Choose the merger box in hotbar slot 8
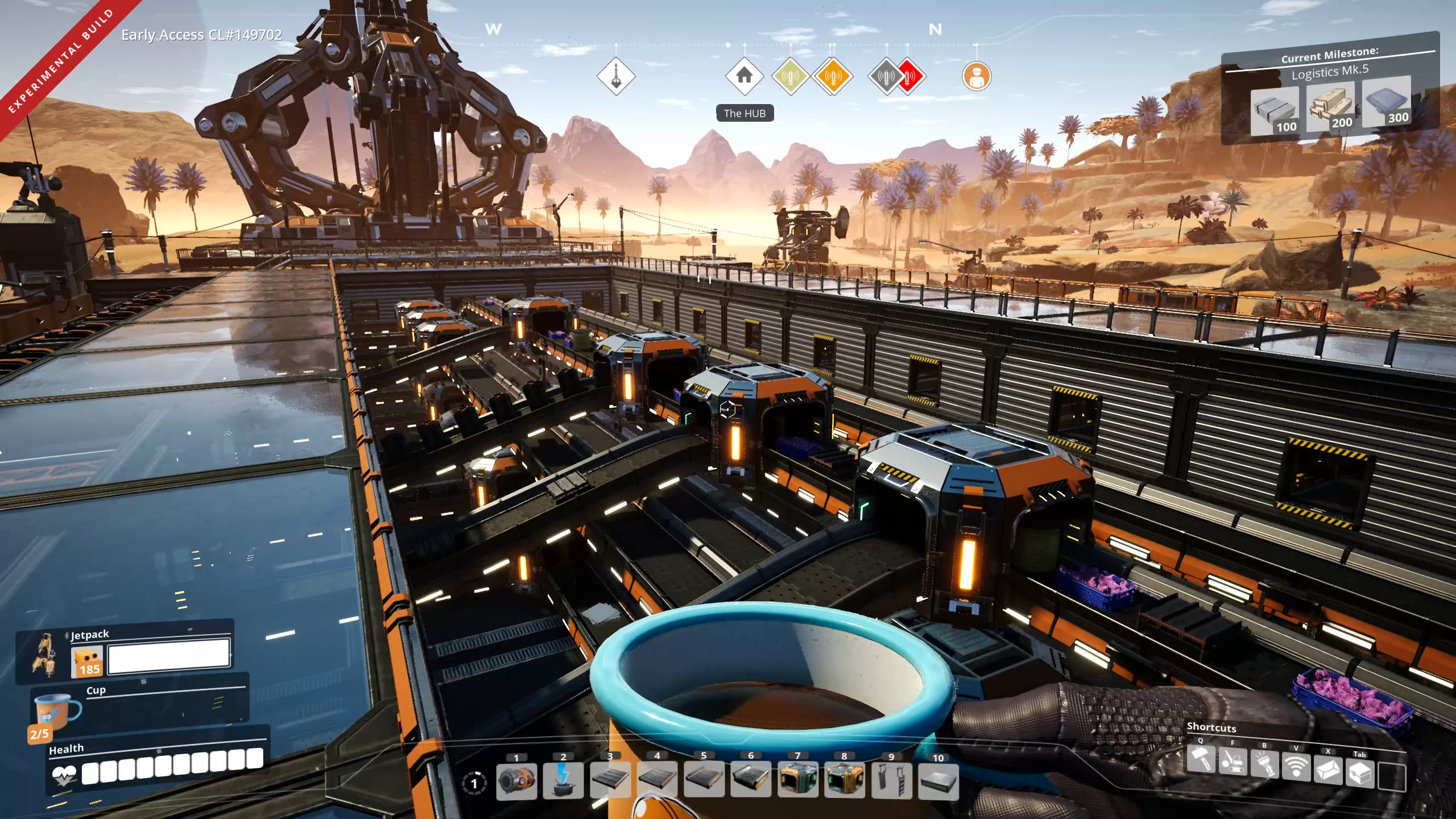Viewport: 1456px width, 819px height. tap(845, 781)
